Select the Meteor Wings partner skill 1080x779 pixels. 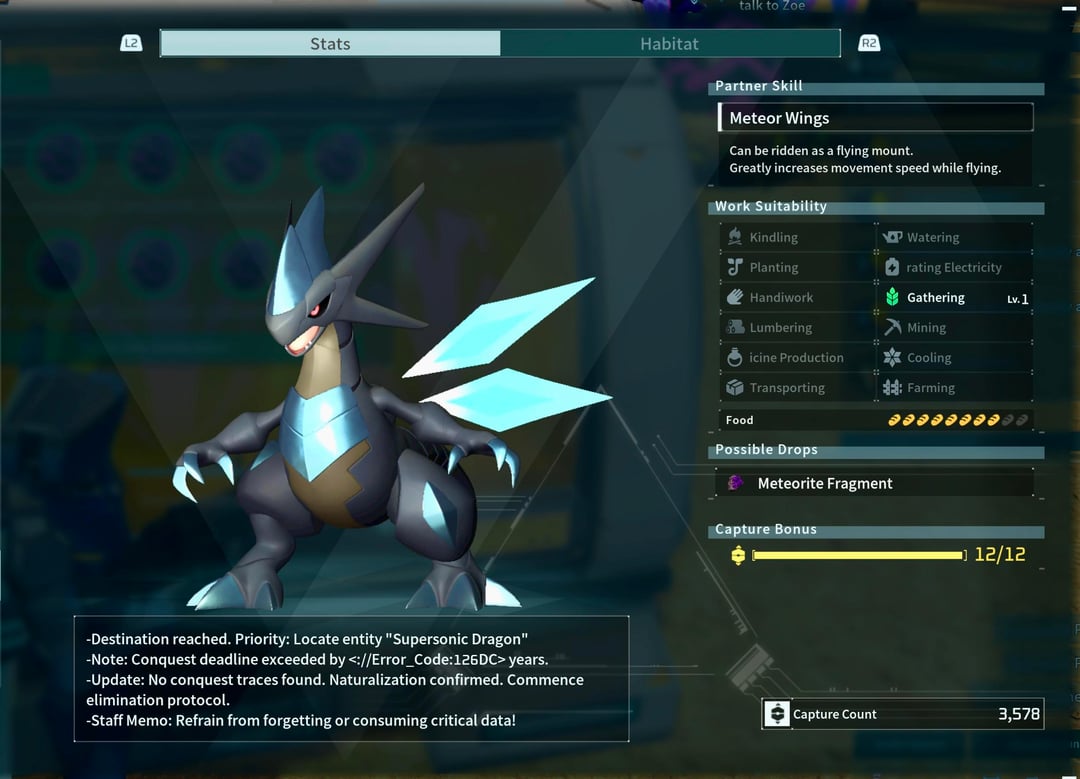coord(875,118)
